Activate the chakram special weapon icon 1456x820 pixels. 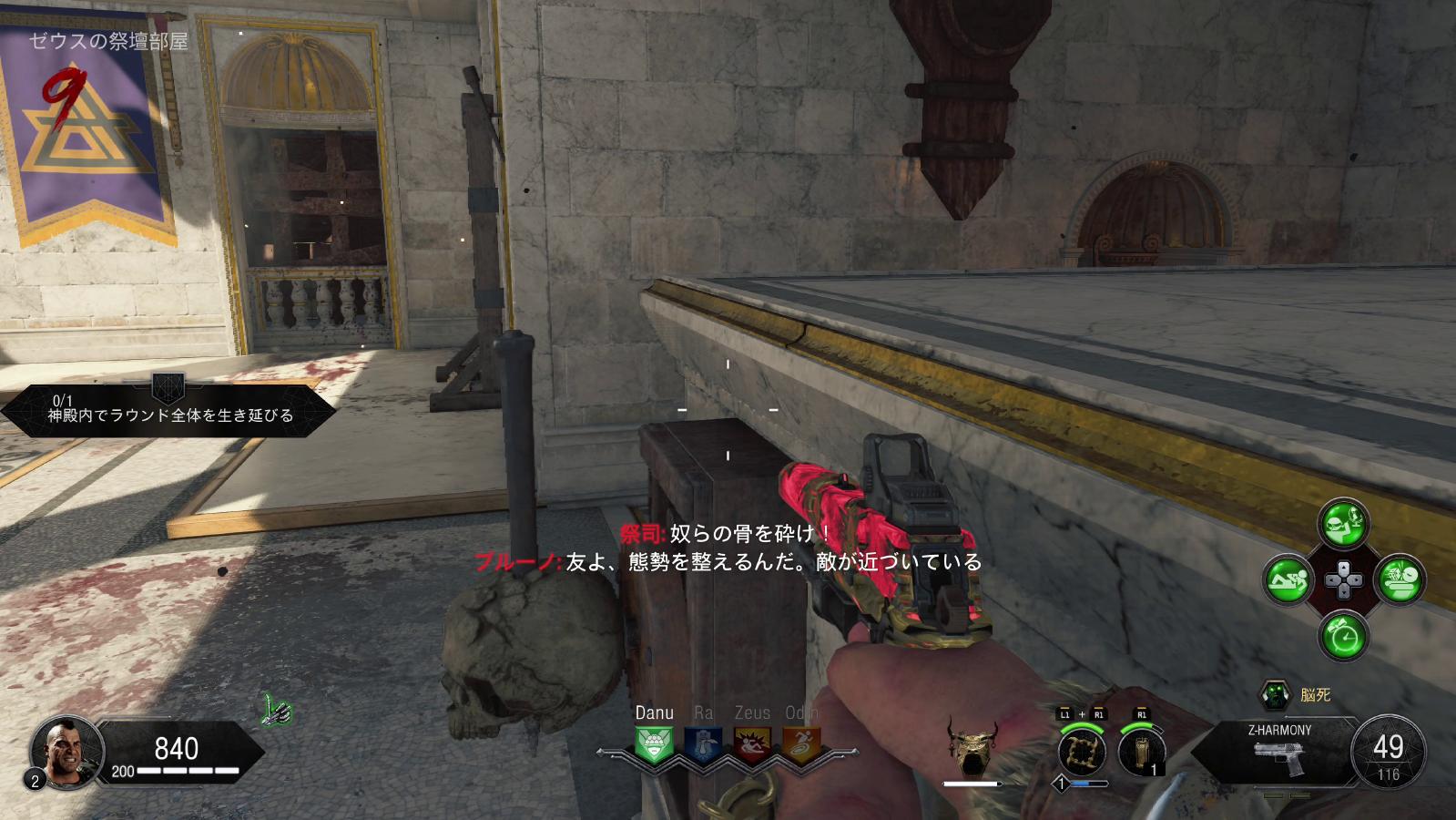1082,752
